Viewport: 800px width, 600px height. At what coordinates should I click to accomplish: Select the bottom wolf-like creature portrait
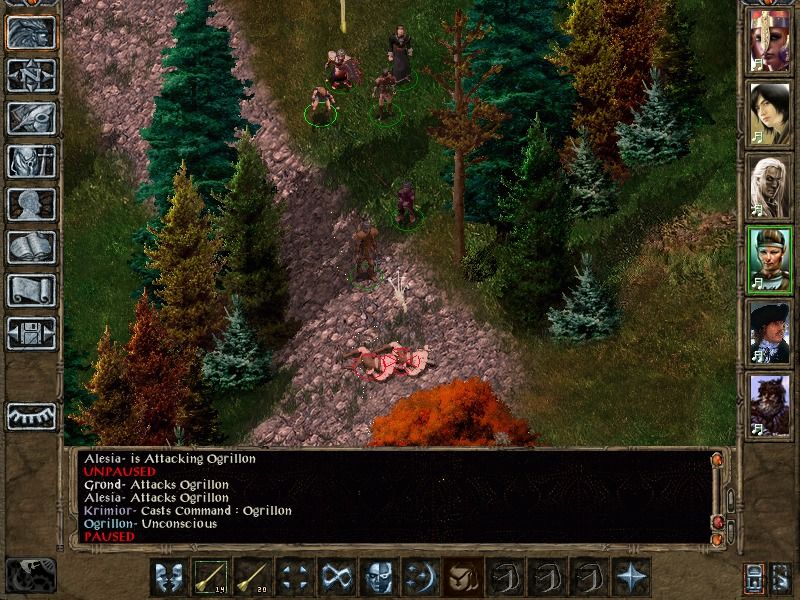tap(770, 403)
